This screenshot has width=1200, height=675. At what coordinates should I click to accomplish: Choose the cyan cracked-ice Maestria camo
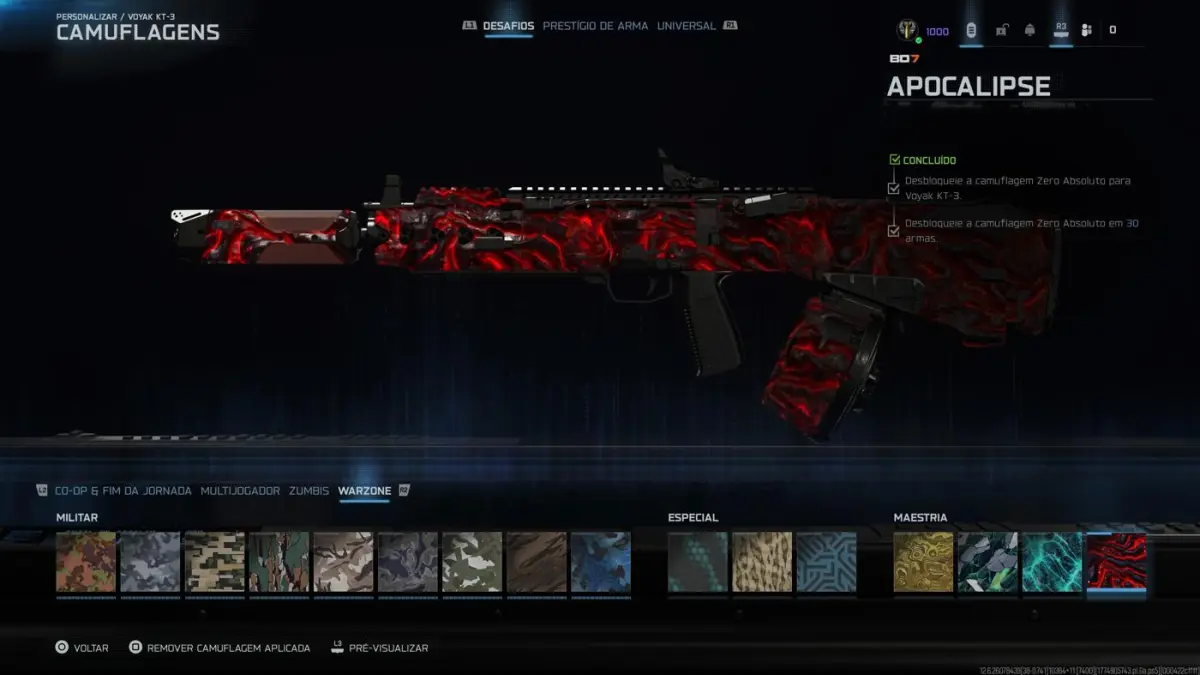click(x=1052, y=562)
